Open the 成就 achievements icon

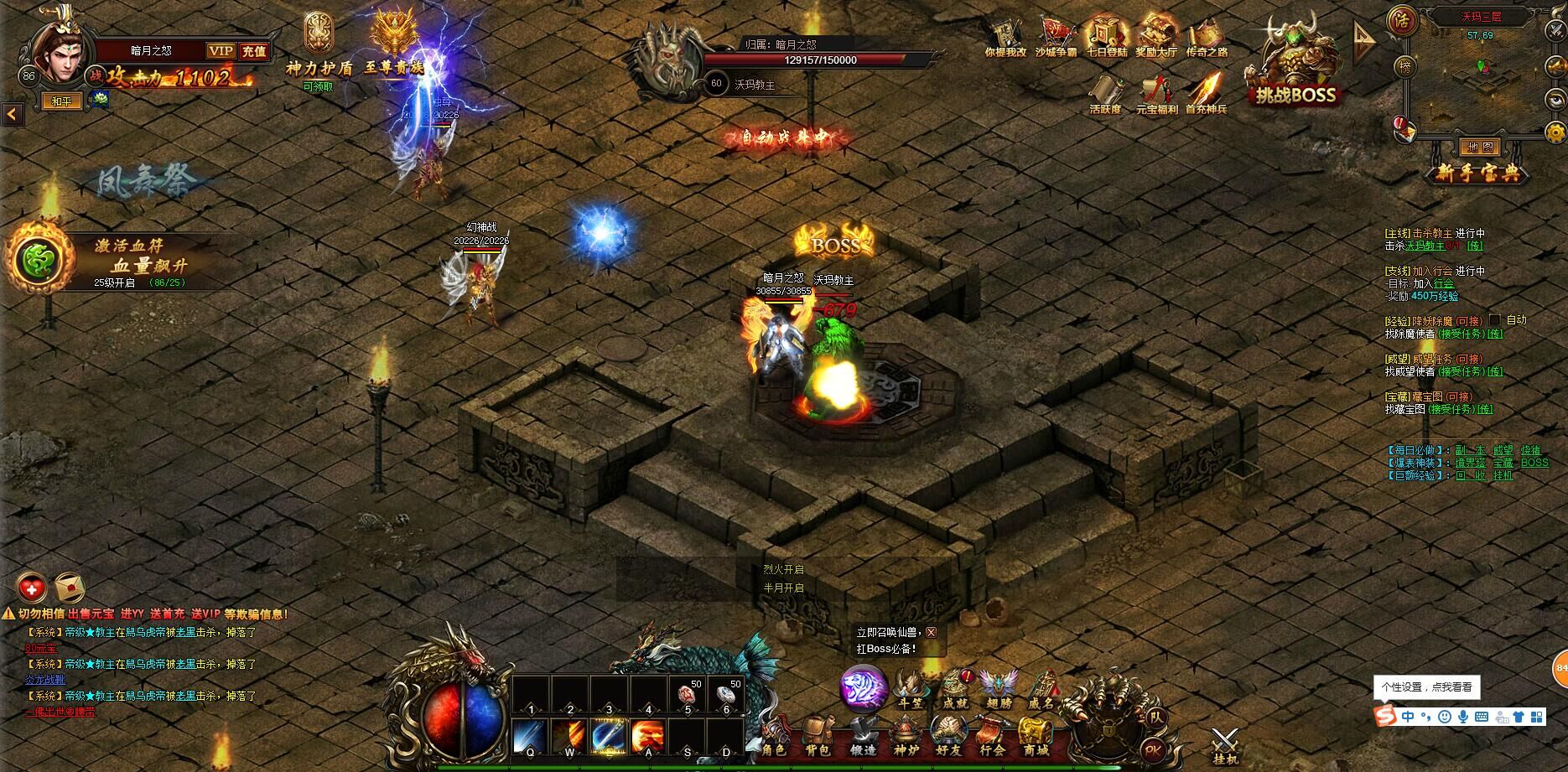955,689
